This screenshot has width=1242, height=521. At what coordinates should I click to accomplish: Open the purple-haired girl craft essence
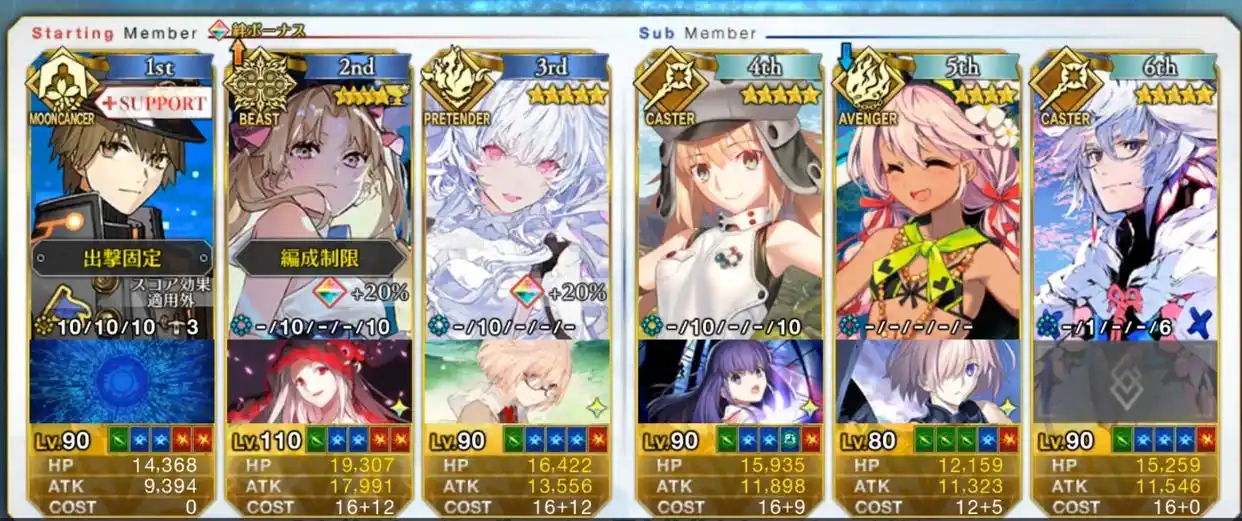click(729, 382)
